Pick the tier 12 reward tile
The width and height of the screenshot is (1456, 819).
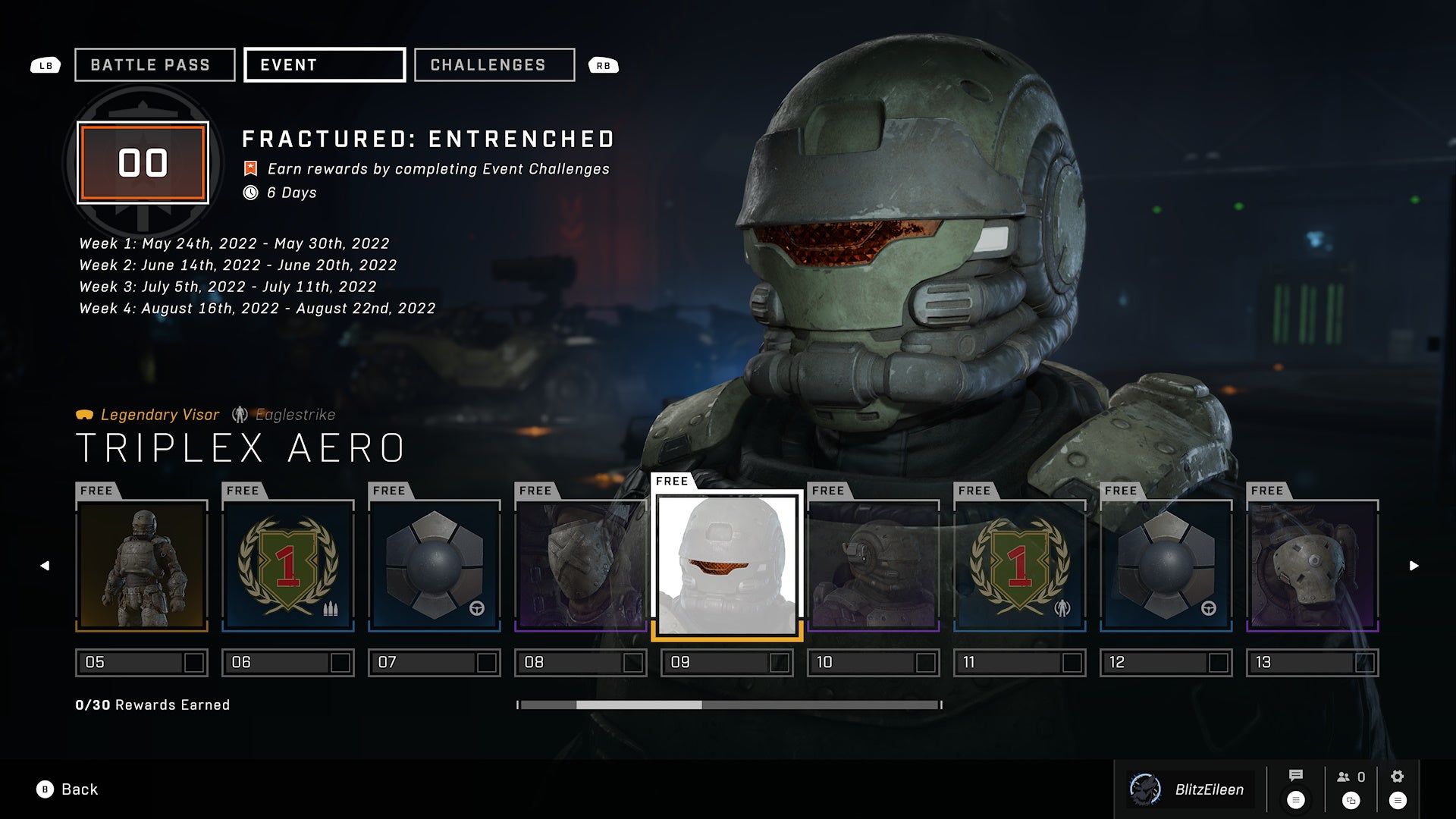coord(1166,566)
